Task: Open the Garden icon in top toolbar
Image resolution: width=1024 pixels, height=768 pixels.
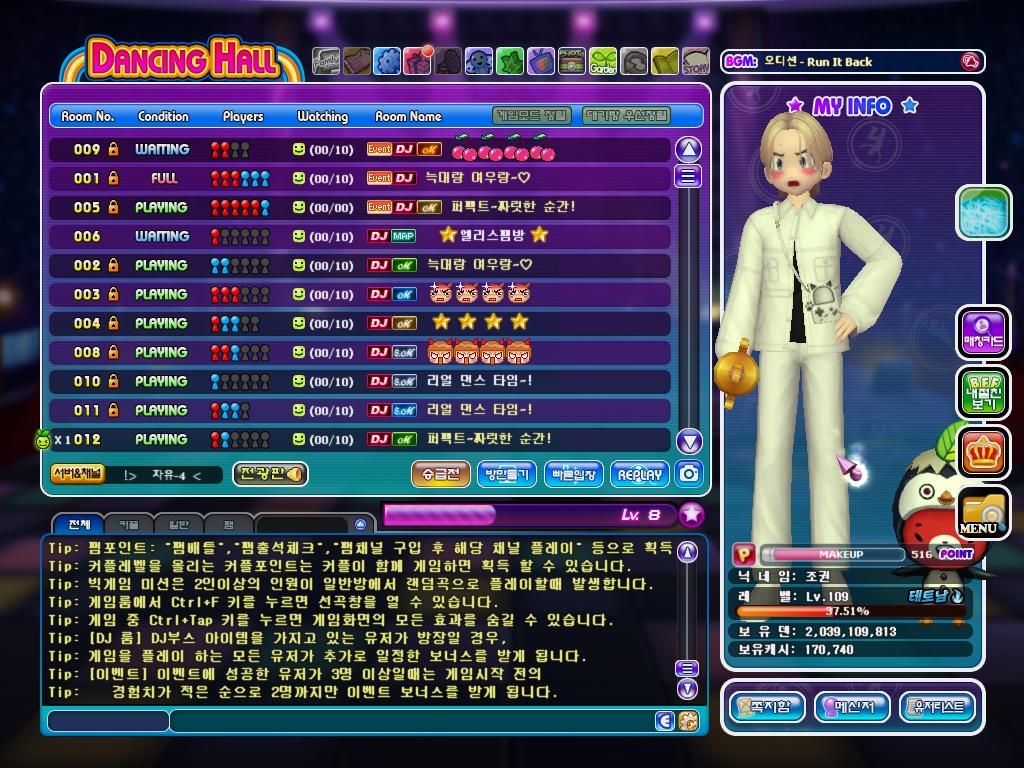Action: (603, 62)
